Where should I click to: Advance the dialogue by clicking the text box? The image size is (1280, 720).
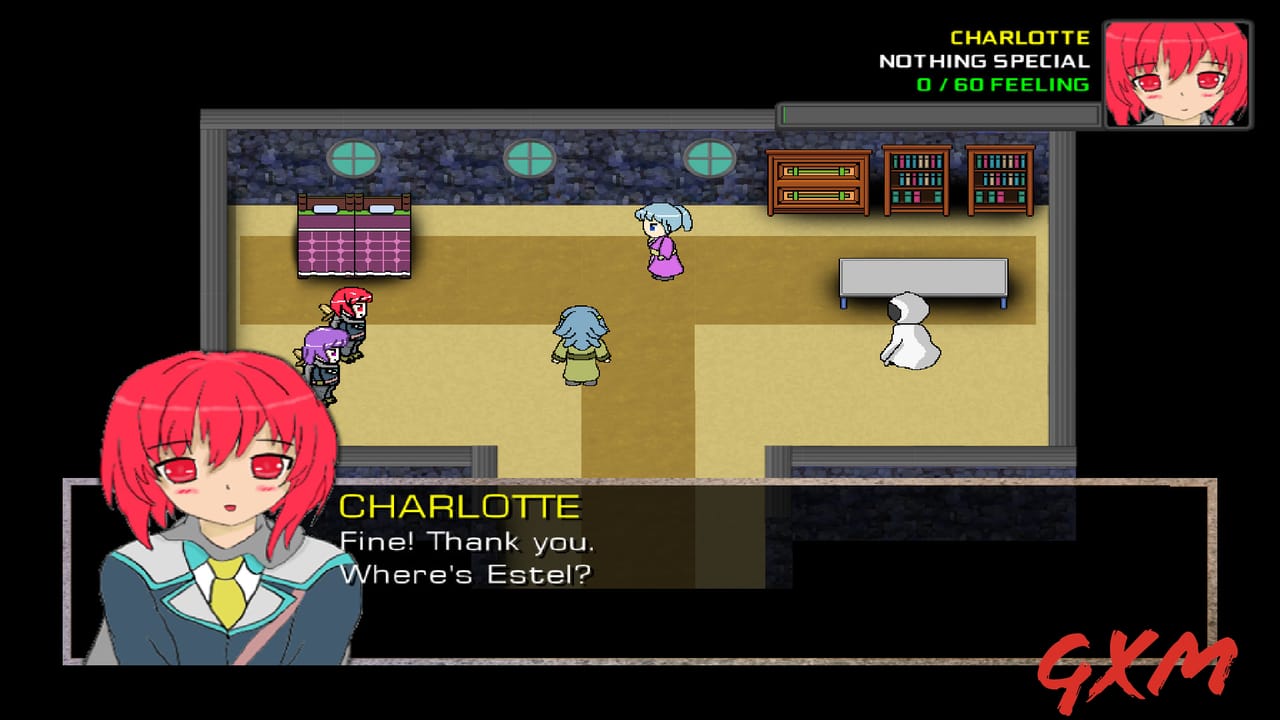point(650,570)
